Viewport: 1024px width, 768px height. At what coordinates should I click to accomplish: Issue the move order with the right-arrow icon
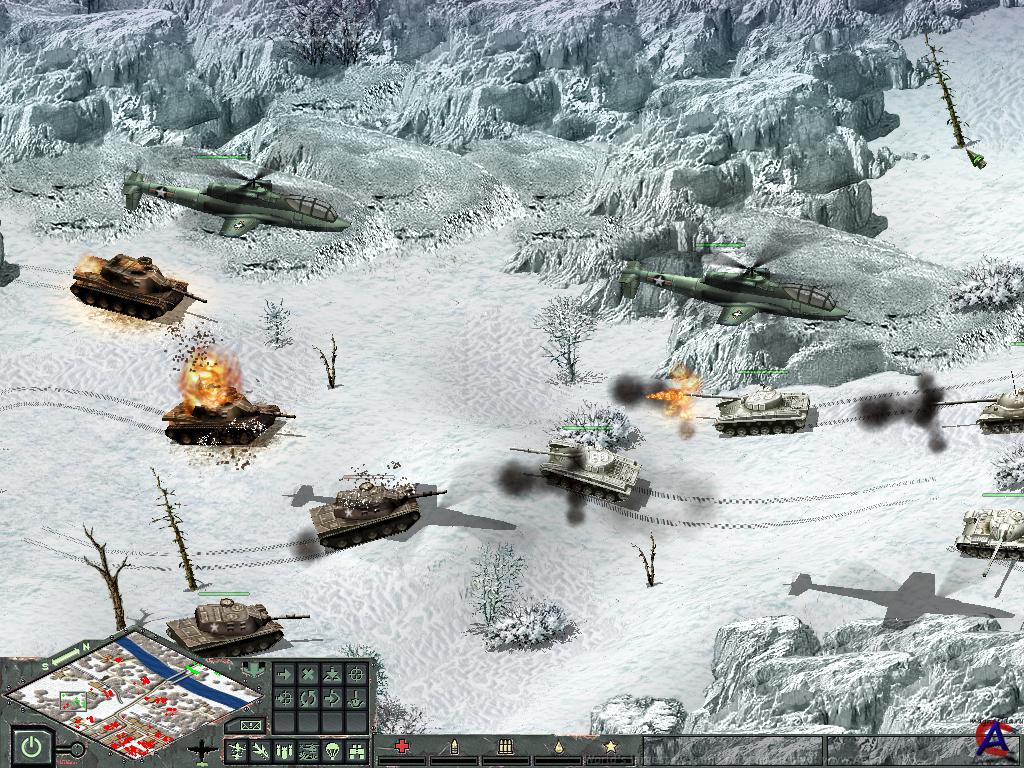tap(284, 674)
